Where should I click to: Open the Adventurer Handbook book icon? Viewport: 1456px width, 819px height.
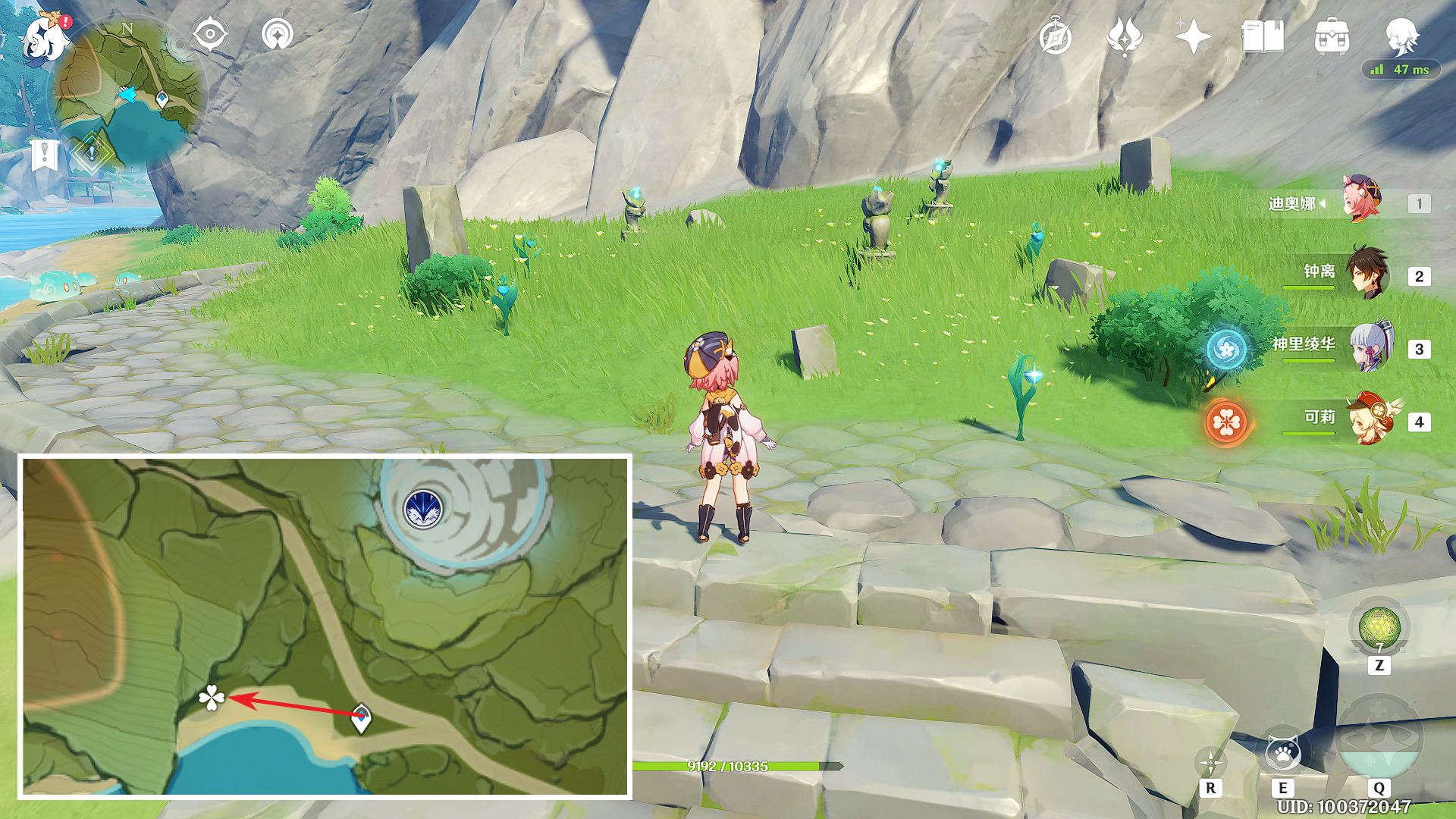point(1263,37)
